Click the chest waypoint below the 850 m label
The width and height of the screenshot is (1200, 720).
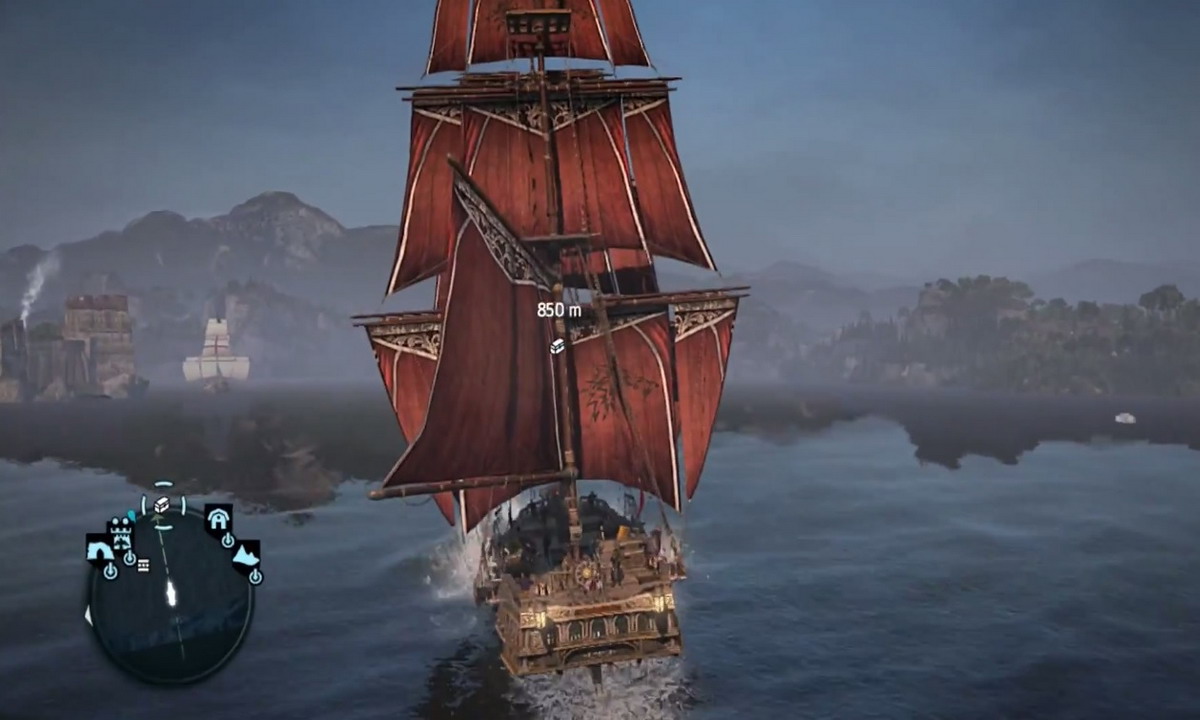point(557,346)
